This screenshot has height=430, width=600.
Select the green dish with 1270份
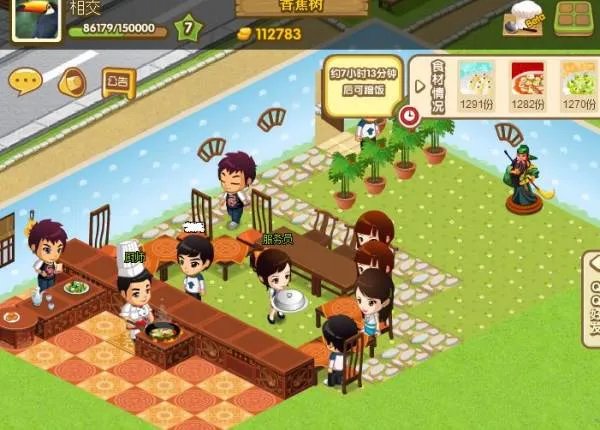pos(577,85)
